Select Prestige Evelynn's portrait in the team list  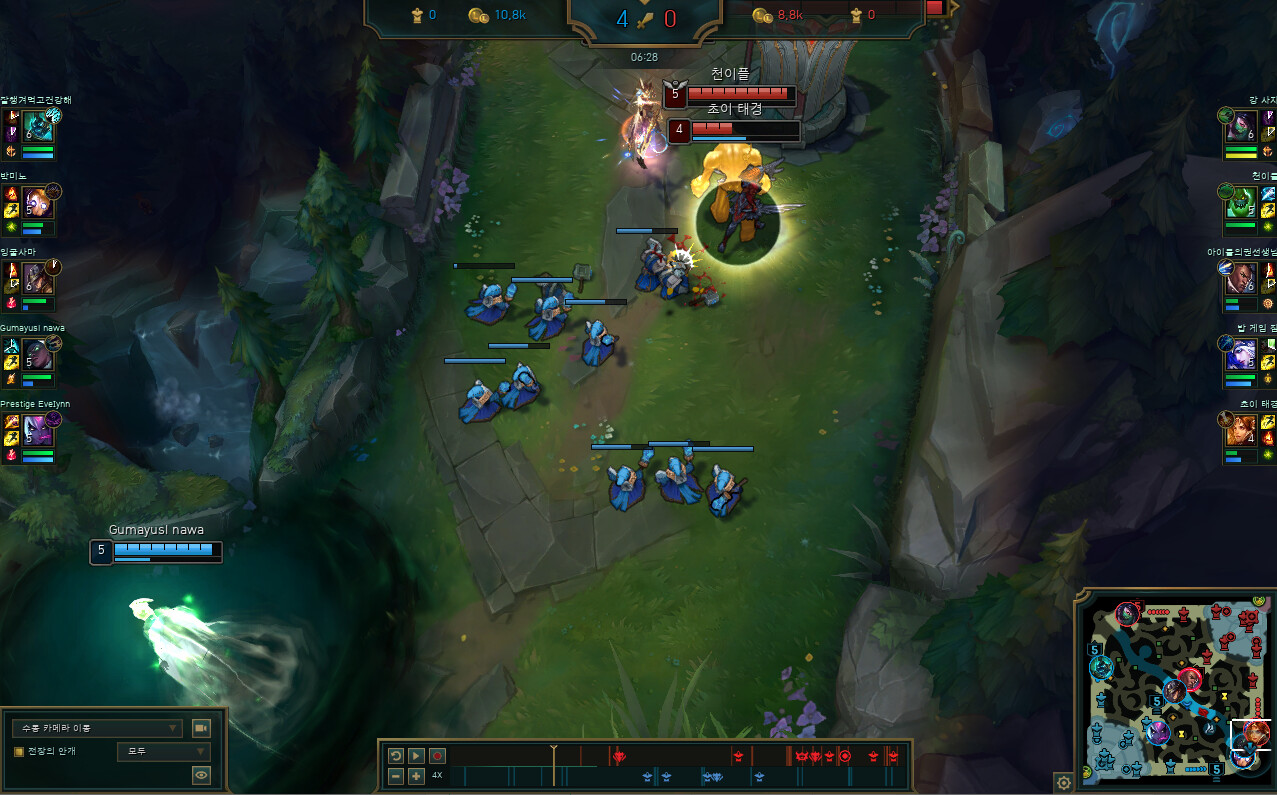pos(38,430)
